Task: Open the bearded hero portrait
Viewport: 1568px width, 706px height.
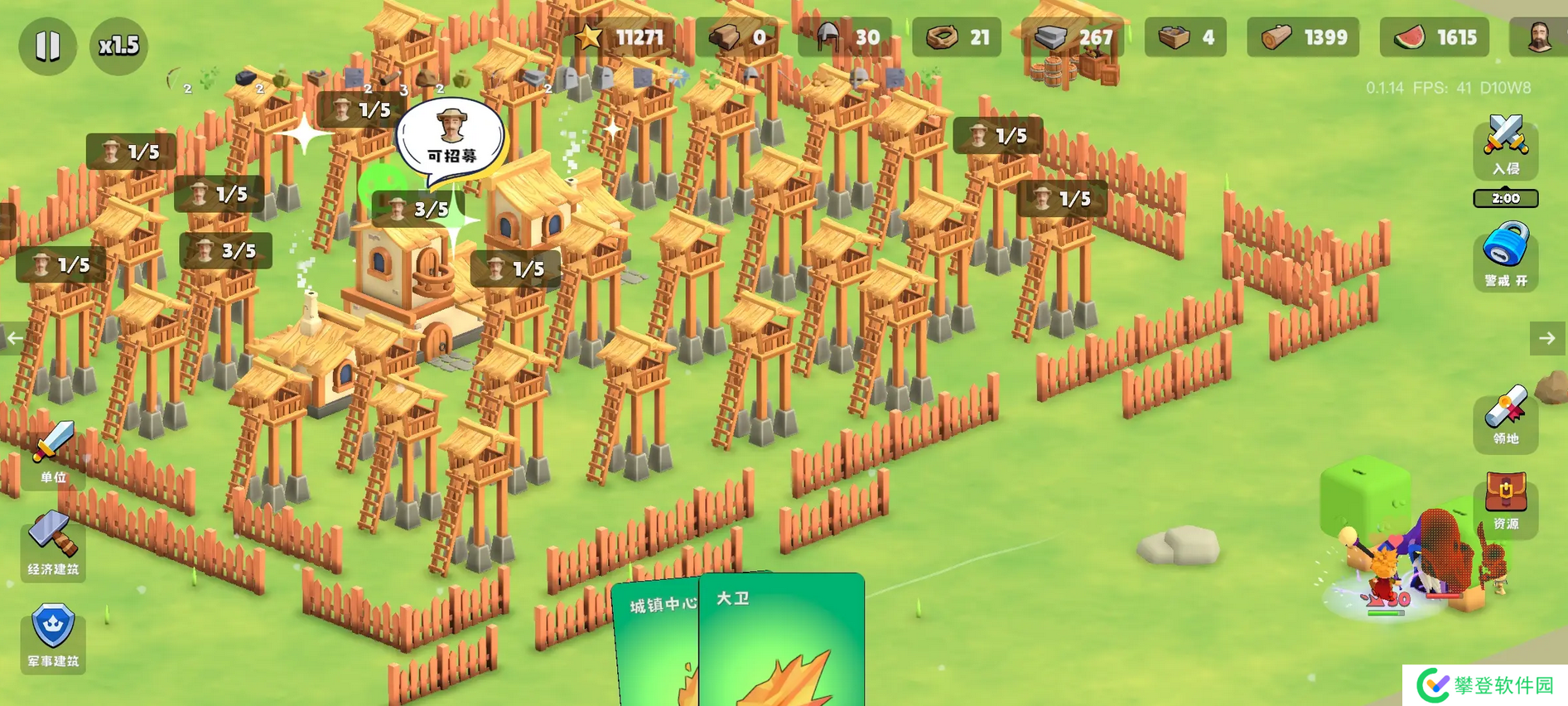Action: coord(1538,37)
